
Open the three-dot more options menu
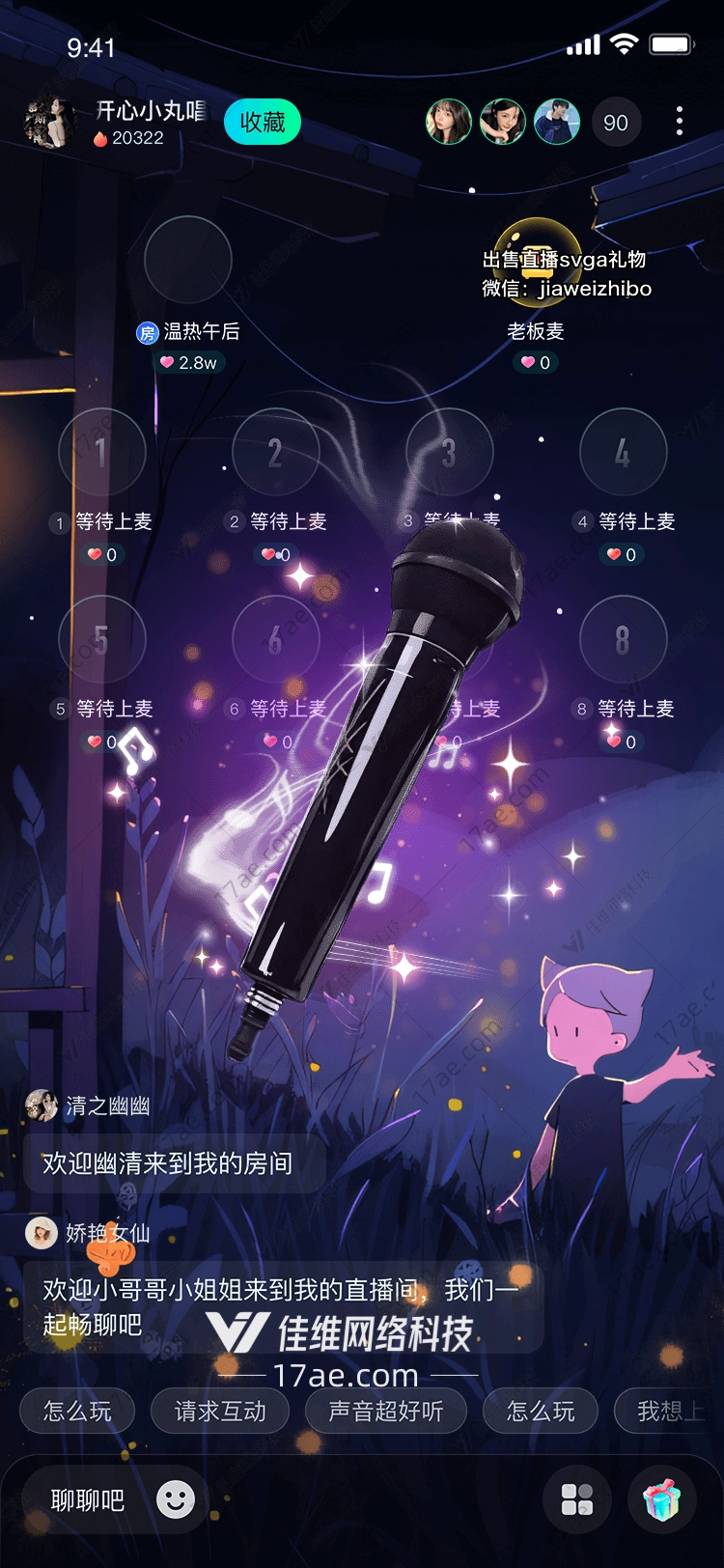[x=680, y=122]
